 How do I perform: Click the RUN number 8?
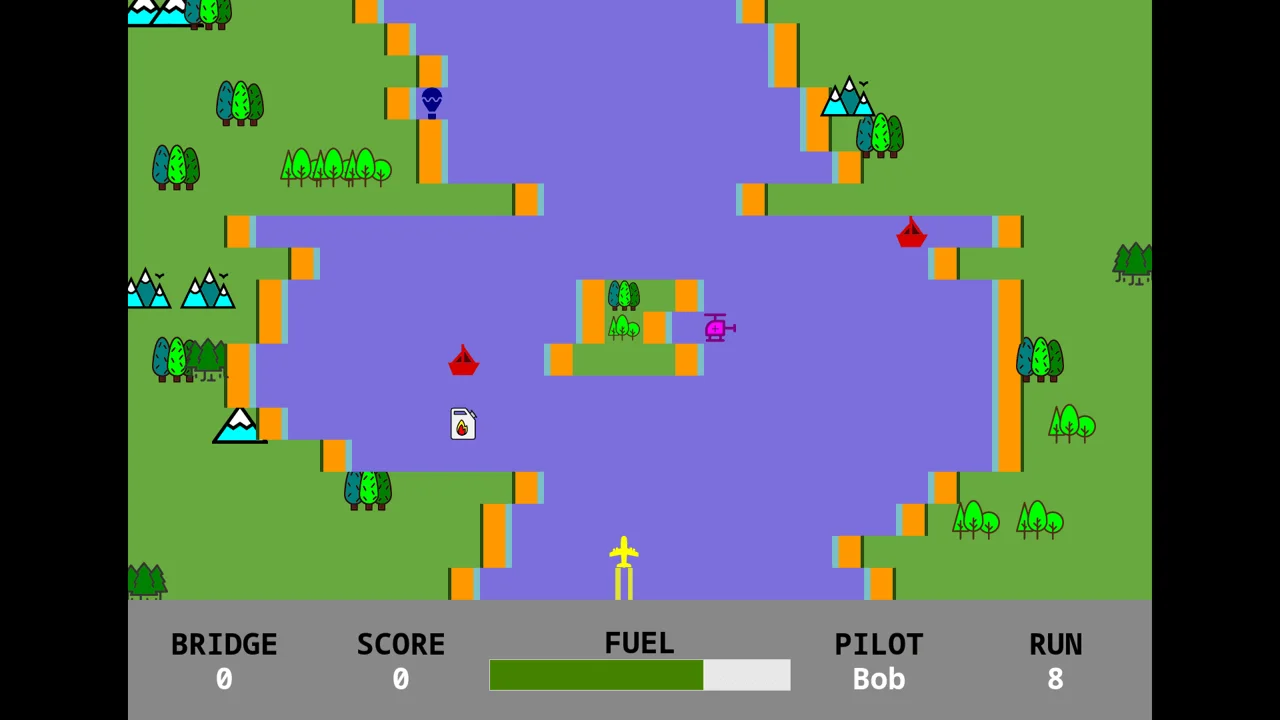tap(1055, 678)
